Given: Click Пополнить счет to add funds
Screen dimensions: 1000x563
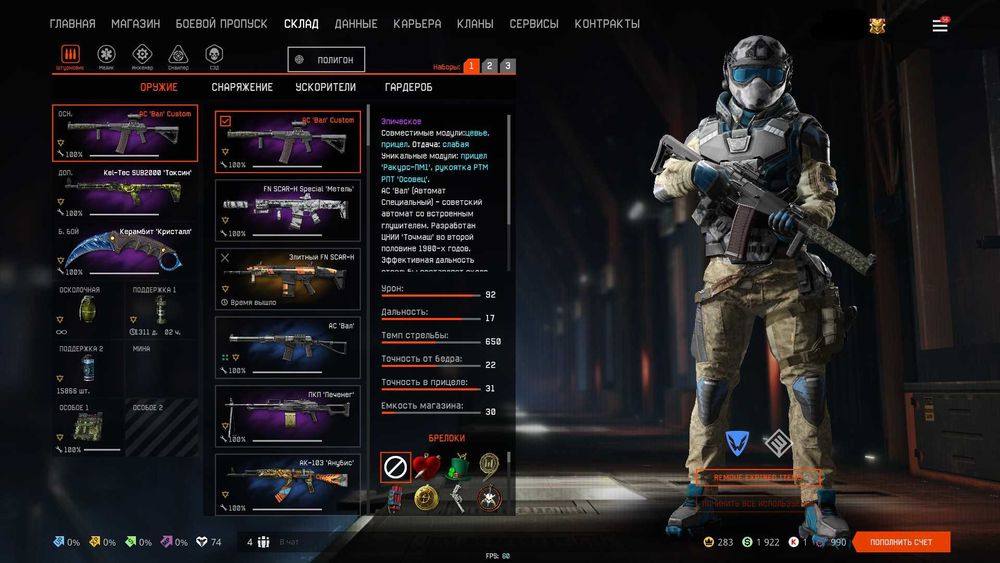Looking at the screenshot, I should coord(902,542).
